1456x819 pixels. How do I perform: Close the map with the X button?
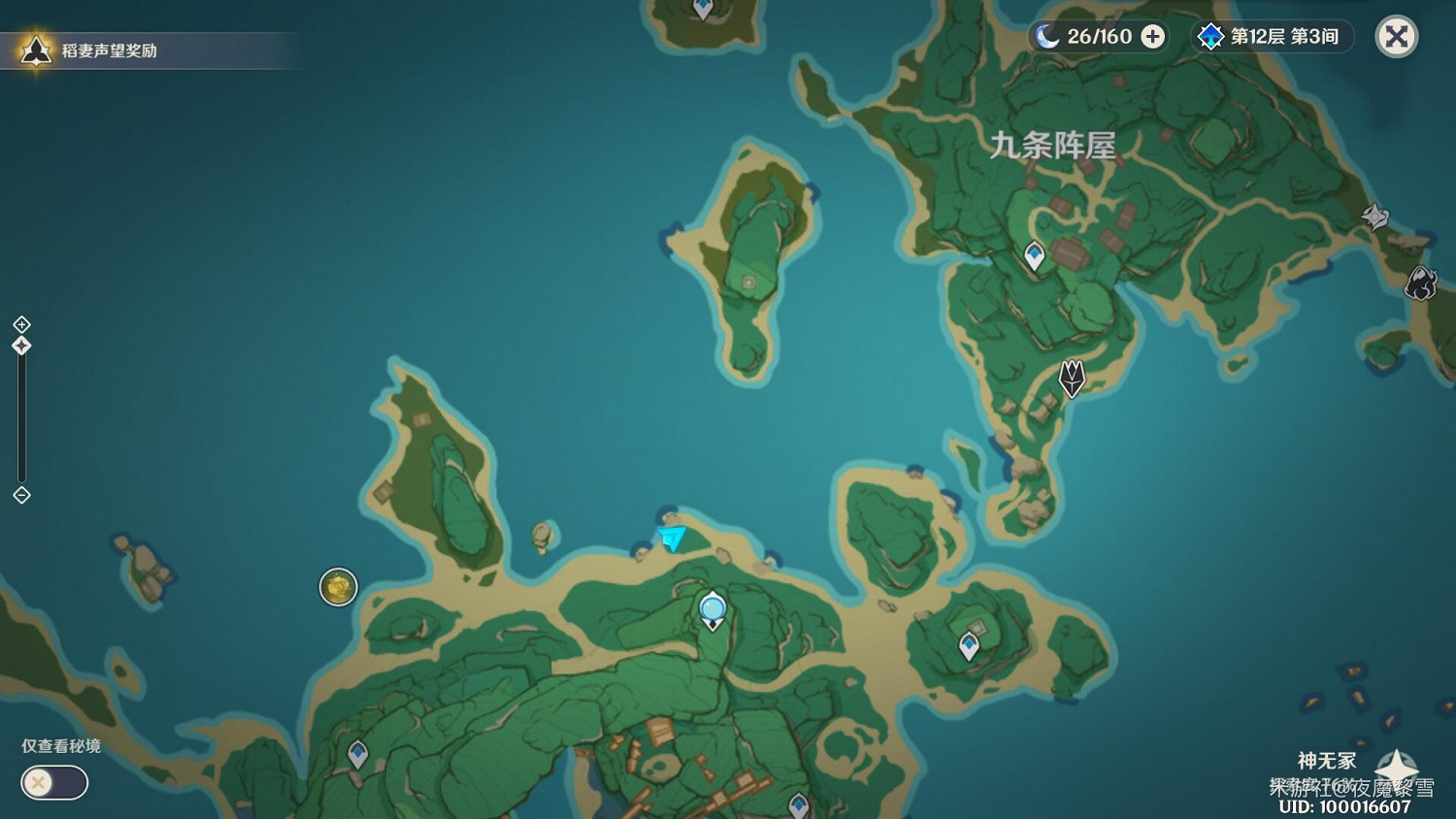1396,37
